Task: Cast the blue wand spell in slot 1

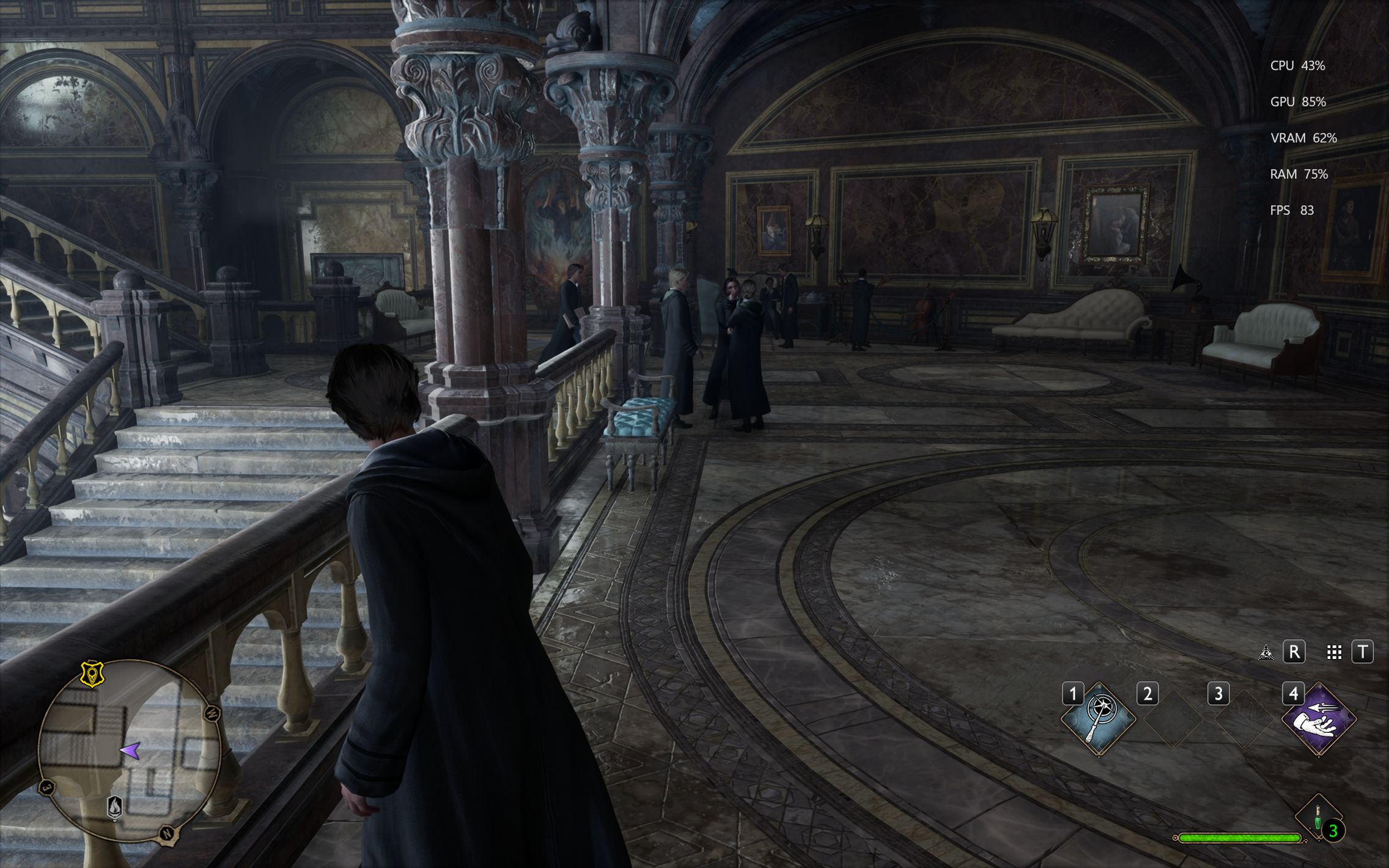Action: click(1098, 718)
